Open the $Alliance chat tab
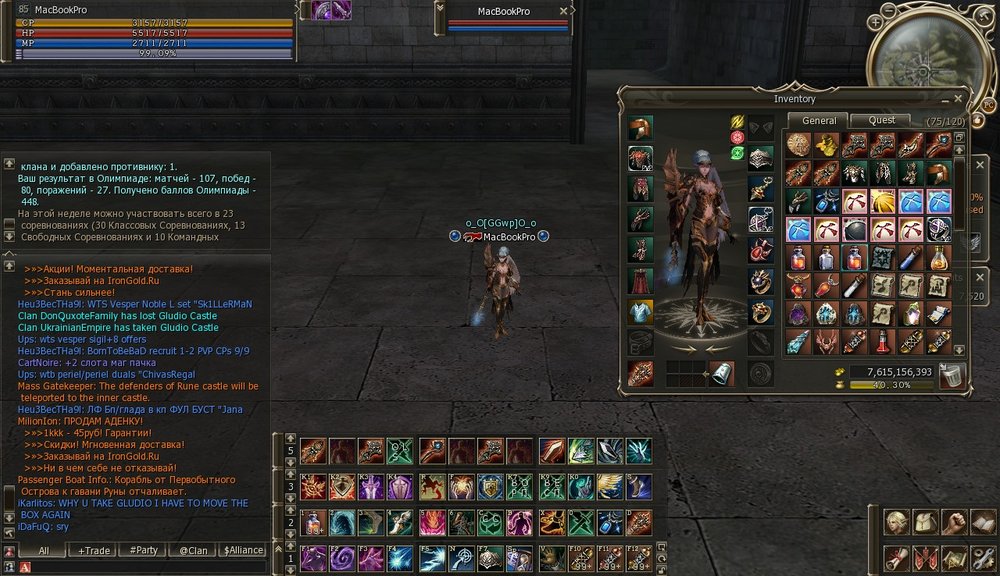 pyautogui.click(x=243, y=550)
